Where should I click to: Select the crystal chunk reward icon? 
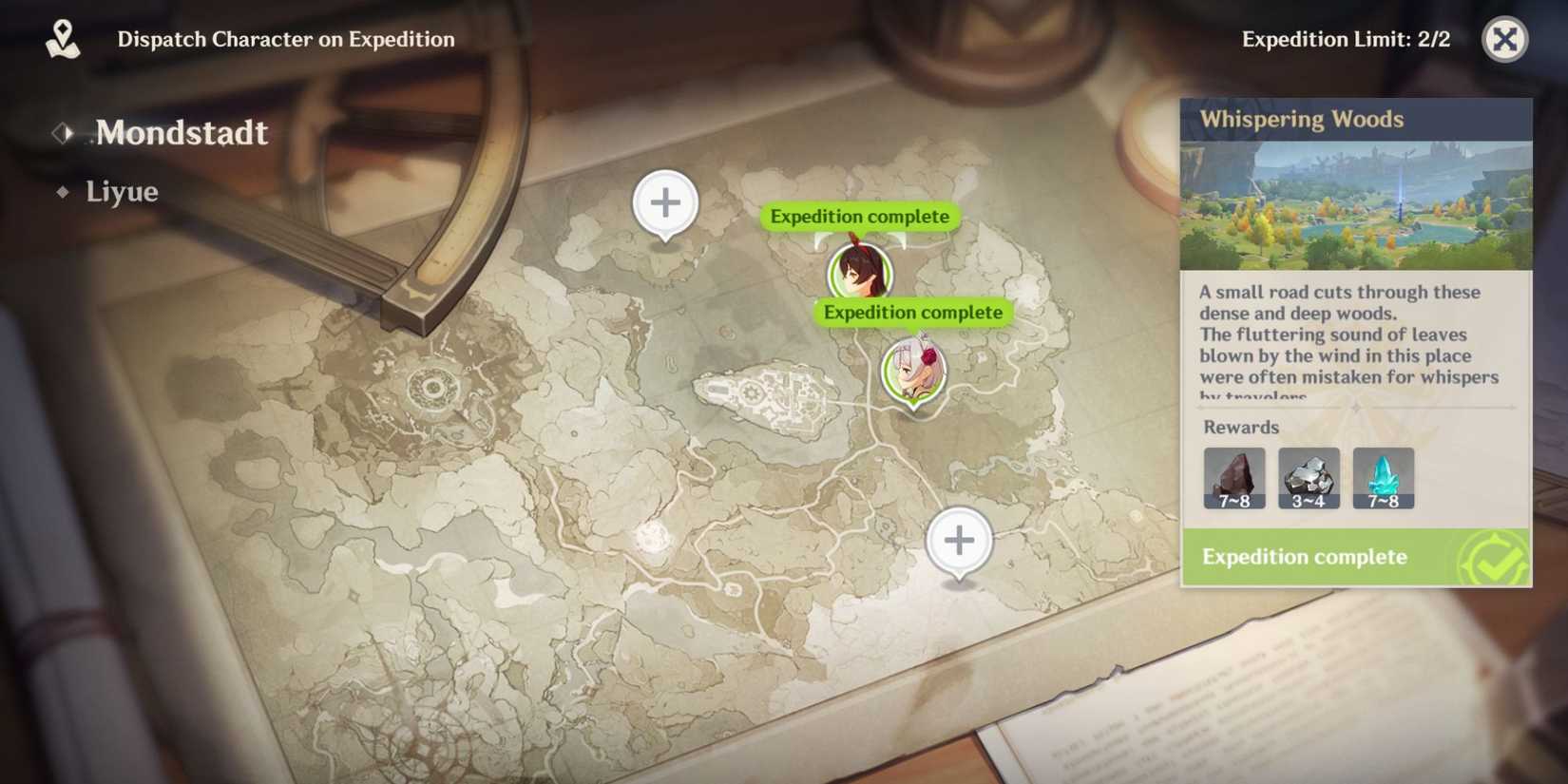(1383, 475)
